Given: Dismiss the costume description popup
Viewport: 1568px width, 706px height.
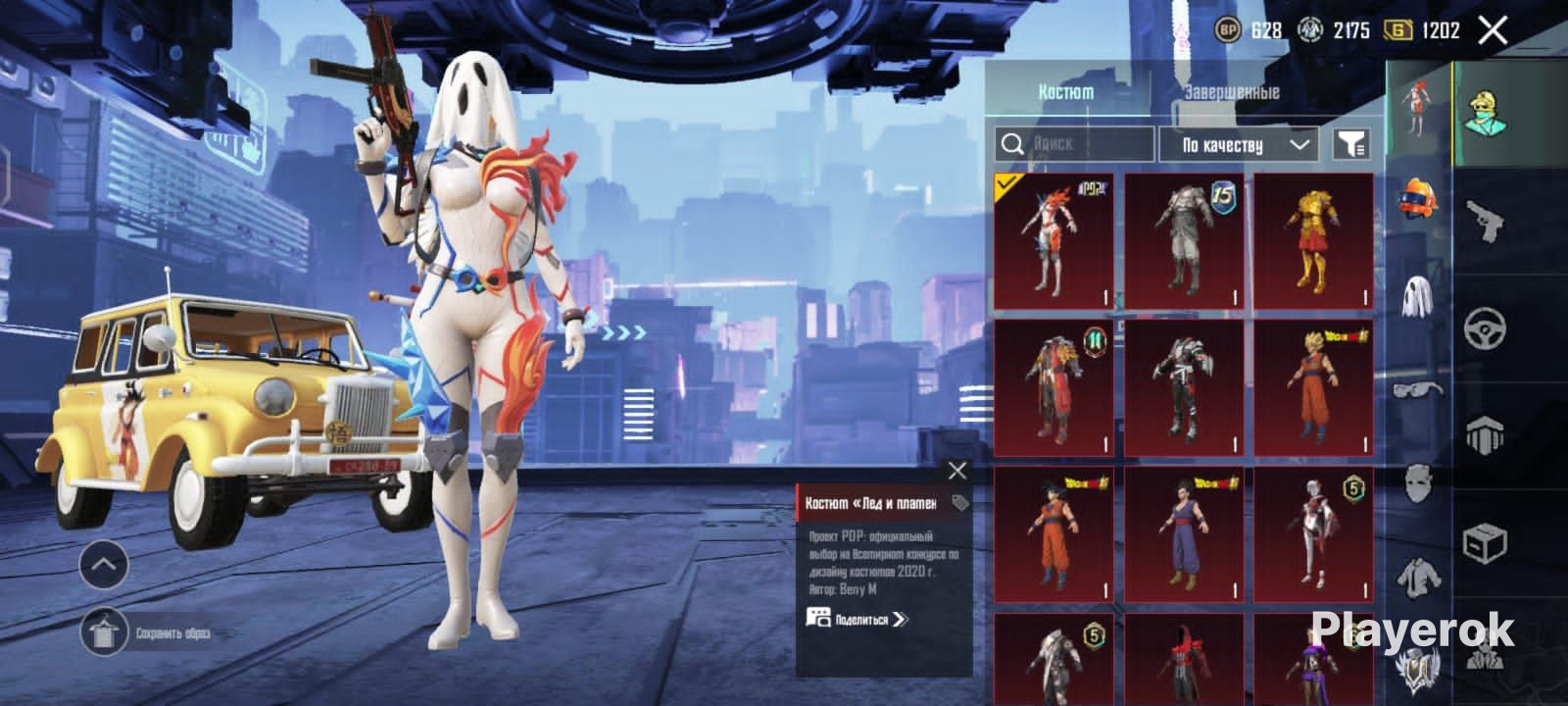Looking at the screenshot, I should 957,472.
